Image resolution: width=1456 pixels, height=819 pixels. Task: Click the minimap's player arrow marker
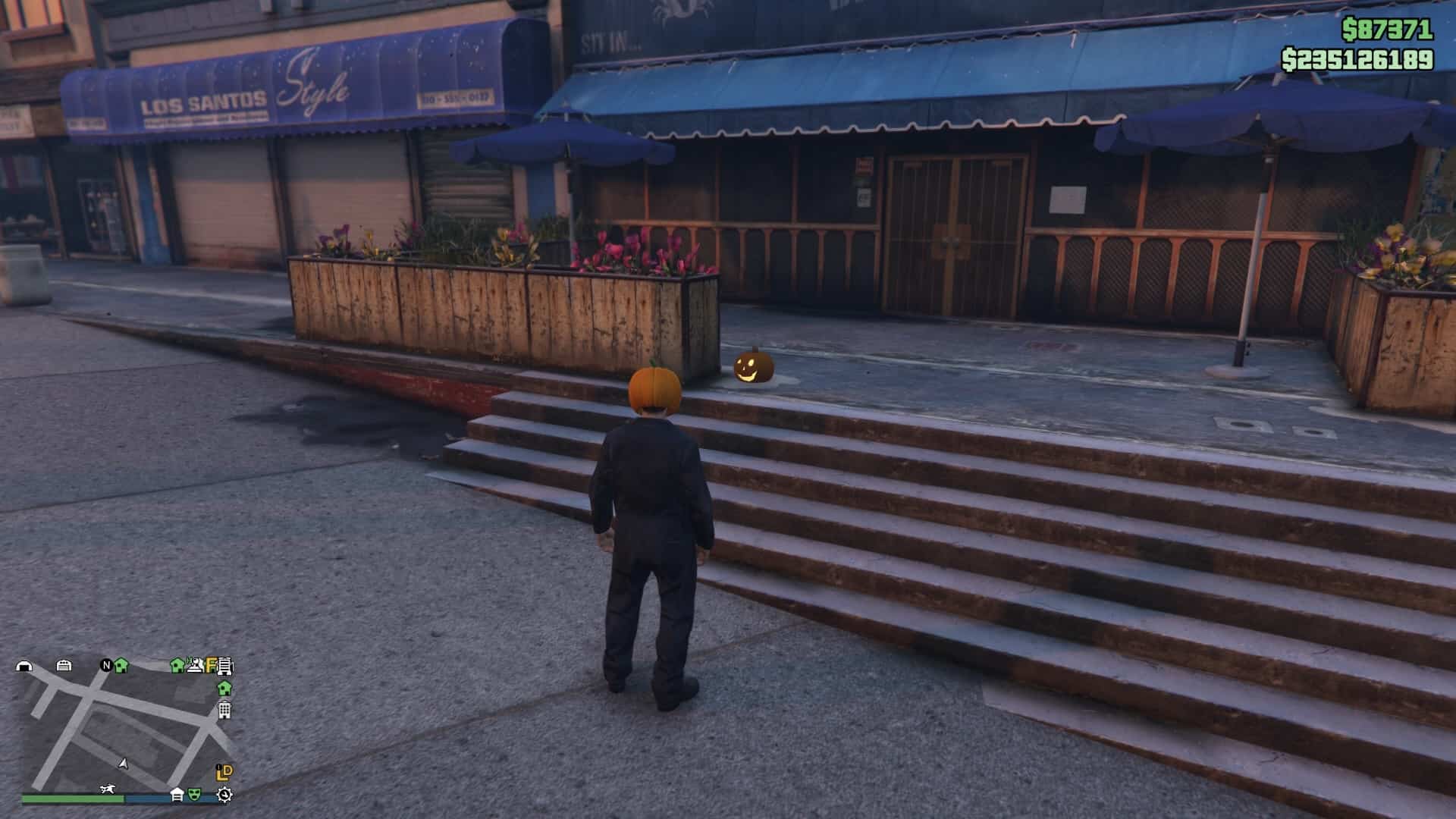point(124,764)
